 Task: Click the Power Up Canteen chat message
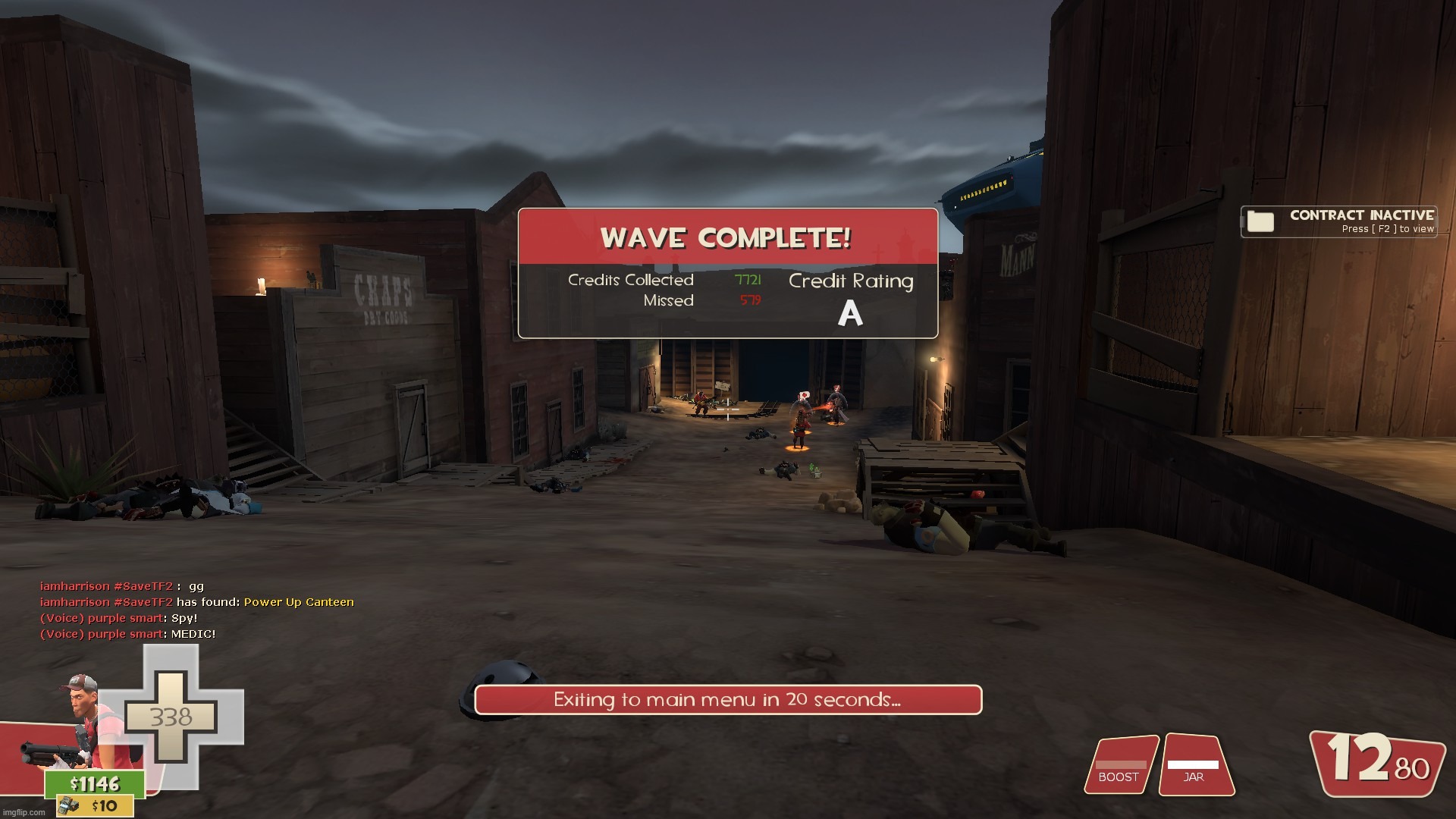[299, 602]
